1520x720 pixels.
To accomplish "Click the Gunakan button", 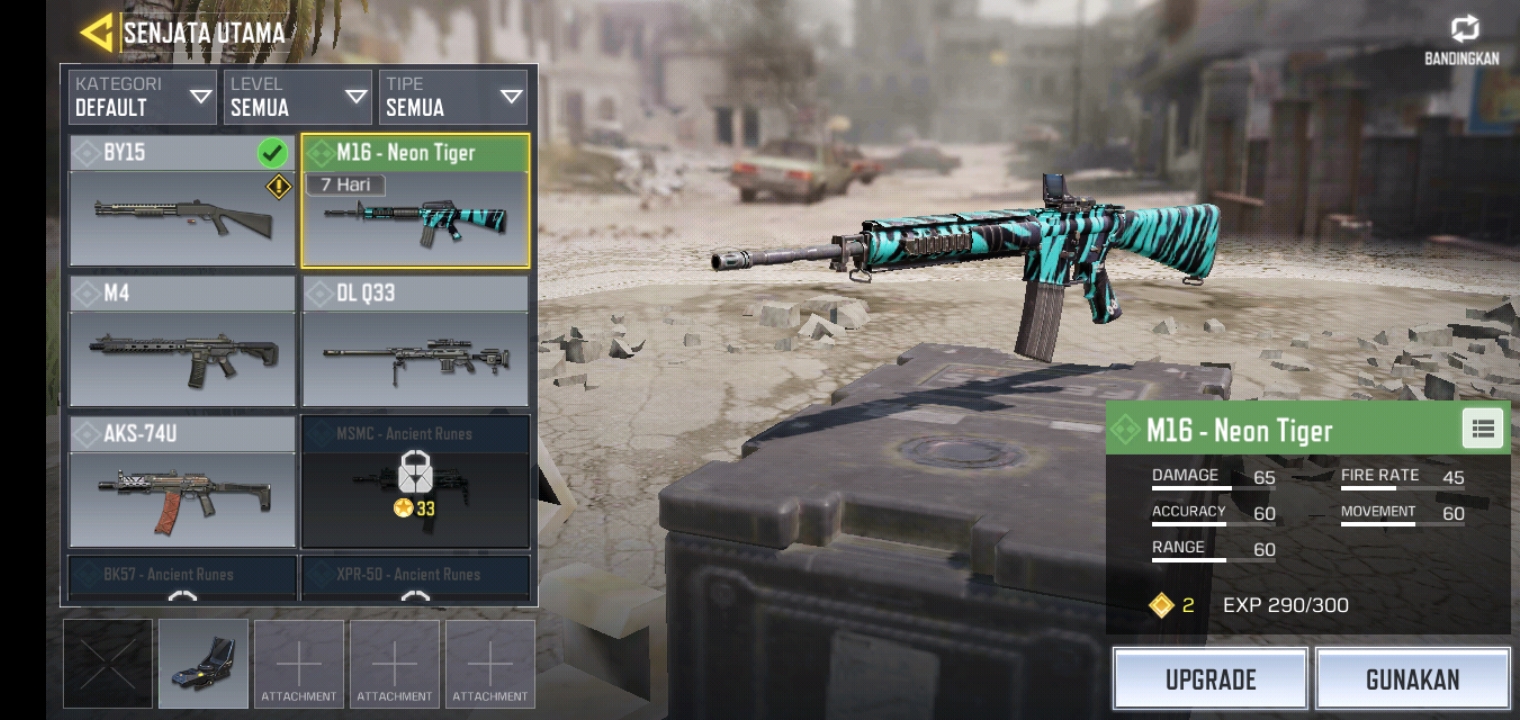I will click(1412, 679).
